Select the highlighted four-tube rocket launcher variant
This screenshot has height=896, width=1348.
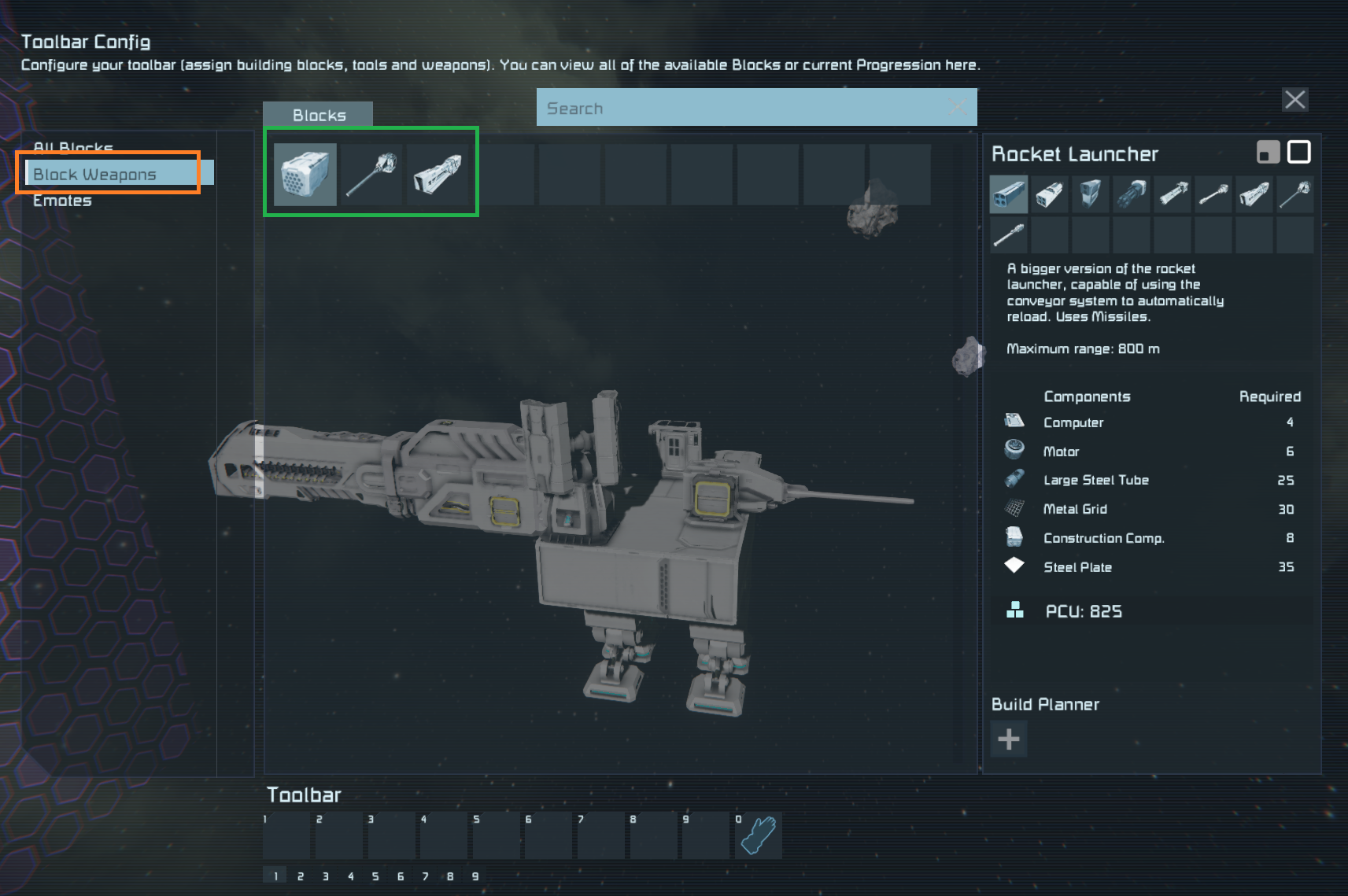pos(1008,194)
